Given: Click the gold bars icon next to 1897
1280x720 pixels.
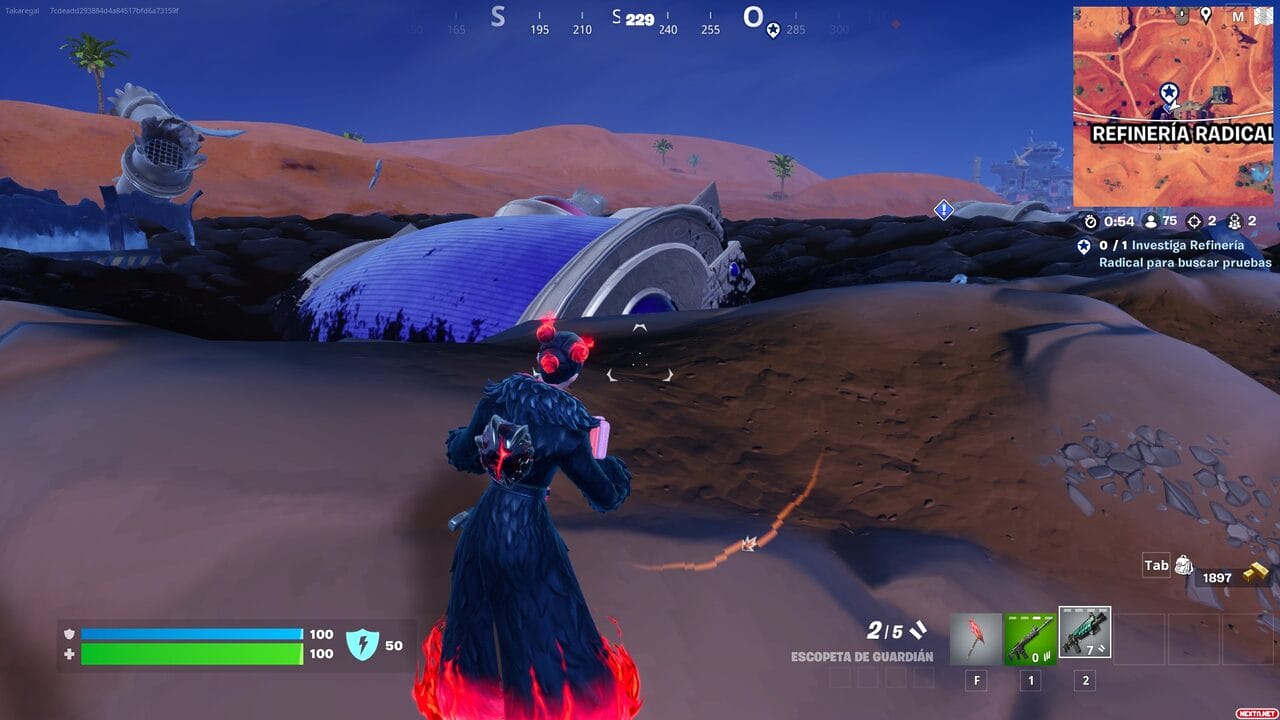Looking at the screenshot, I should coord(1256,572).
